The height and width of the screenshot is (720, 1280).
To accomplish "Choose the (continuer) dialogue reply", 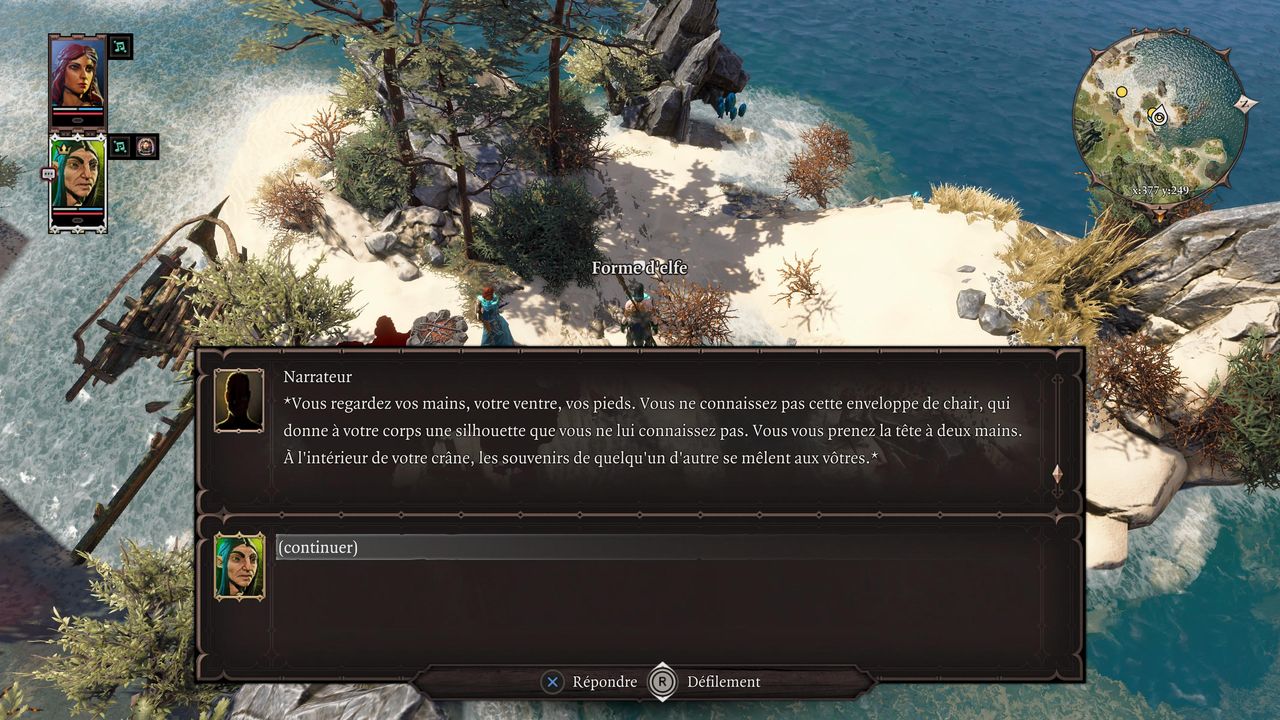I will [x=317, y=547].
